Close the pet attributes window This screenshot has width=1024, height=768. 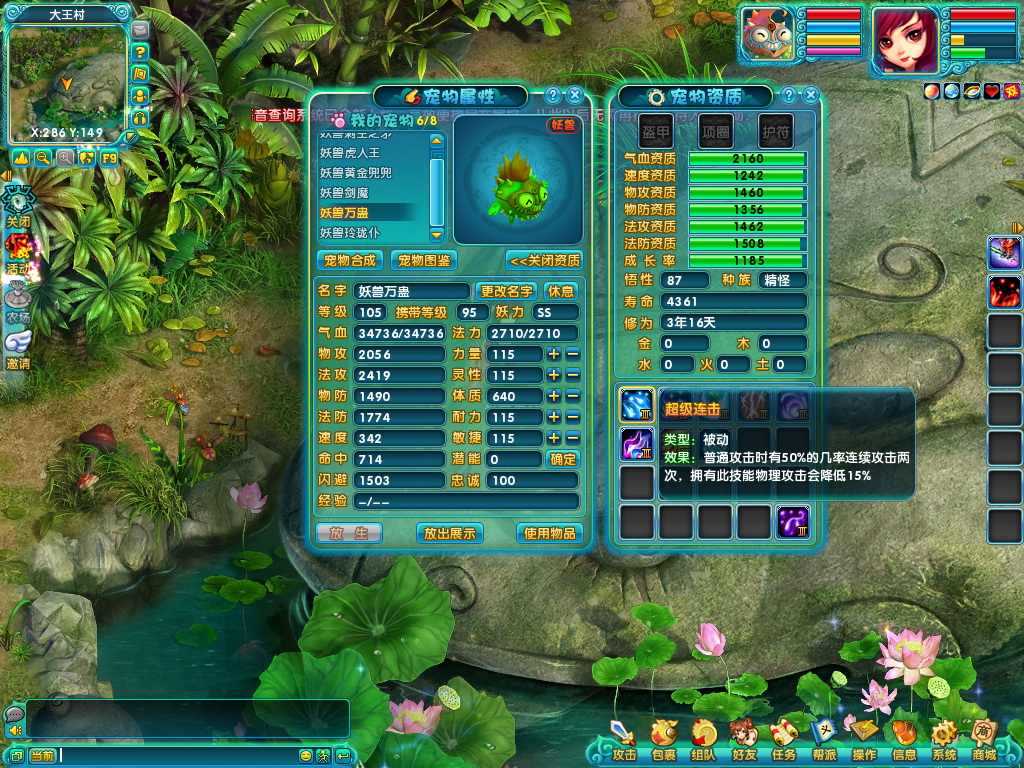pyautogui.click(x=574, y=95)
